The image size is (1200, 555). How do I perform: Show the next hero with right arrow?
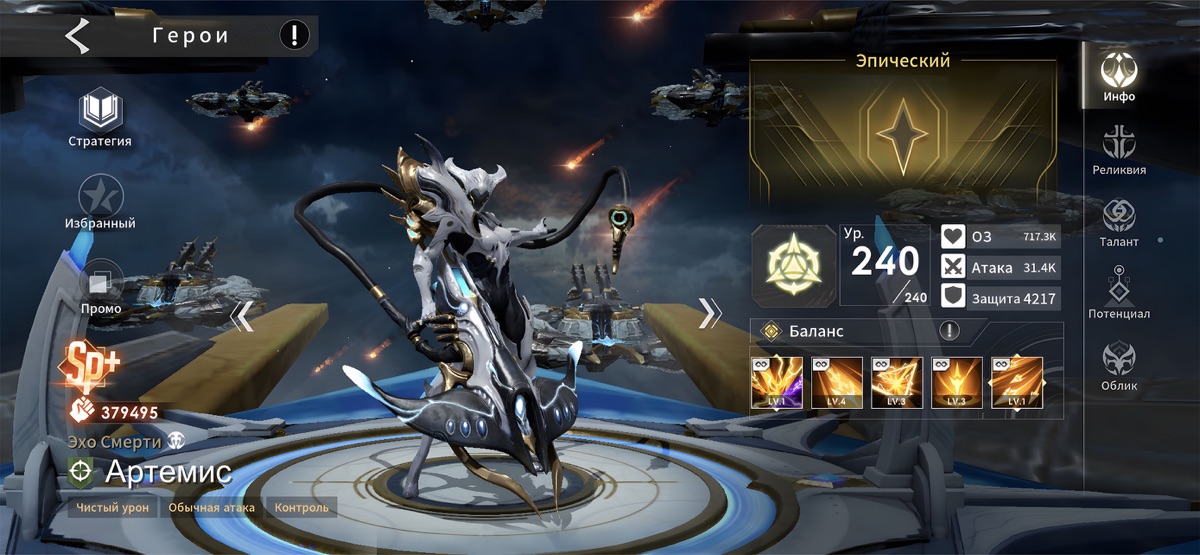tap(709, 313)
